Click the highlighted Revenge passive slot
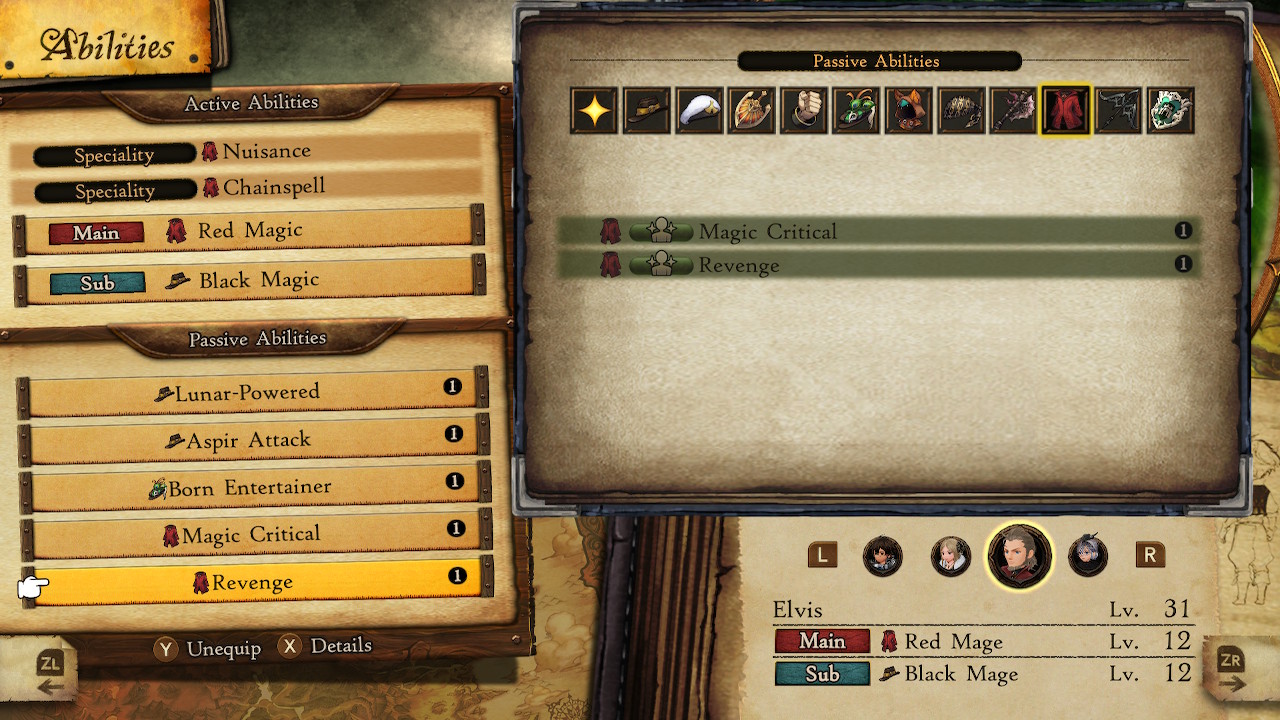Viewport: 1280px width, 720px height. click(254, 582)
